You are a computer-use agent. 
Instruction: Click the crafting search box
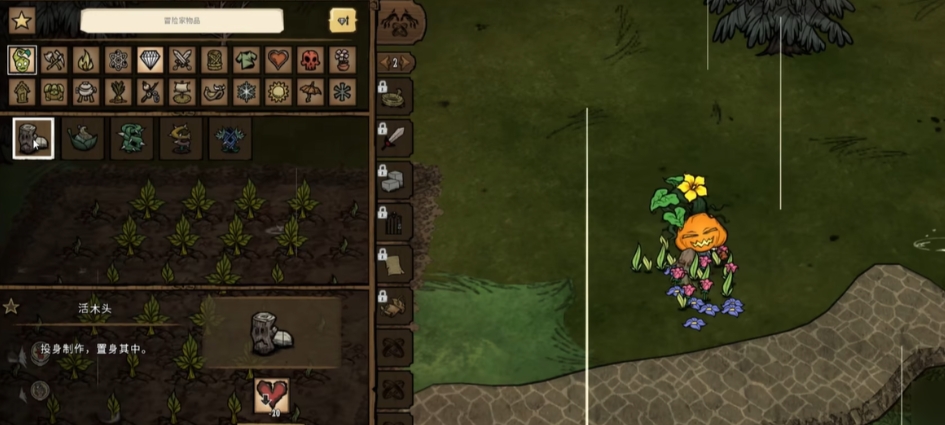182,21
